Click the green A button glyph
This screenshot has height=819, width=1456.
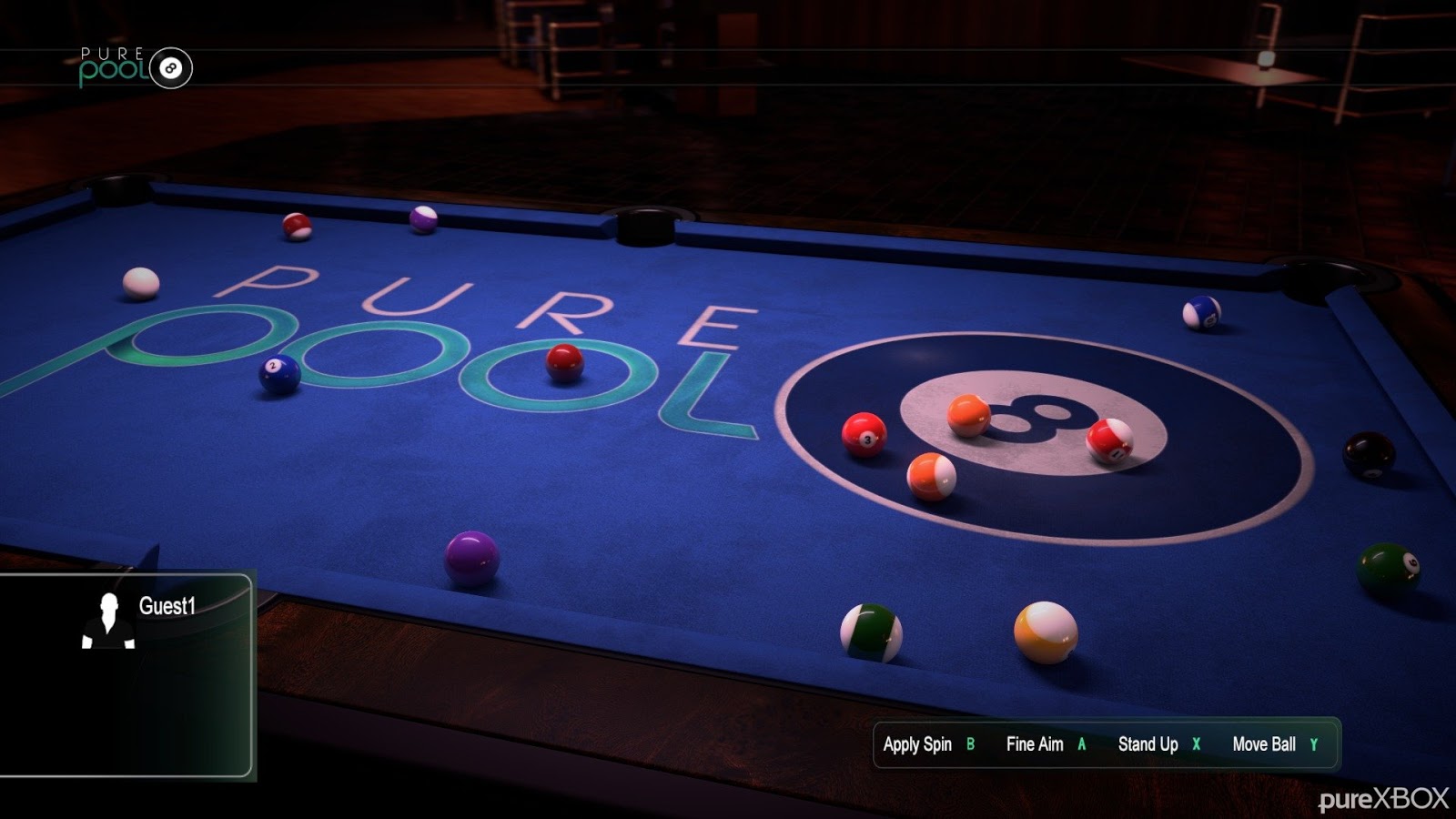coord(1081,744)
